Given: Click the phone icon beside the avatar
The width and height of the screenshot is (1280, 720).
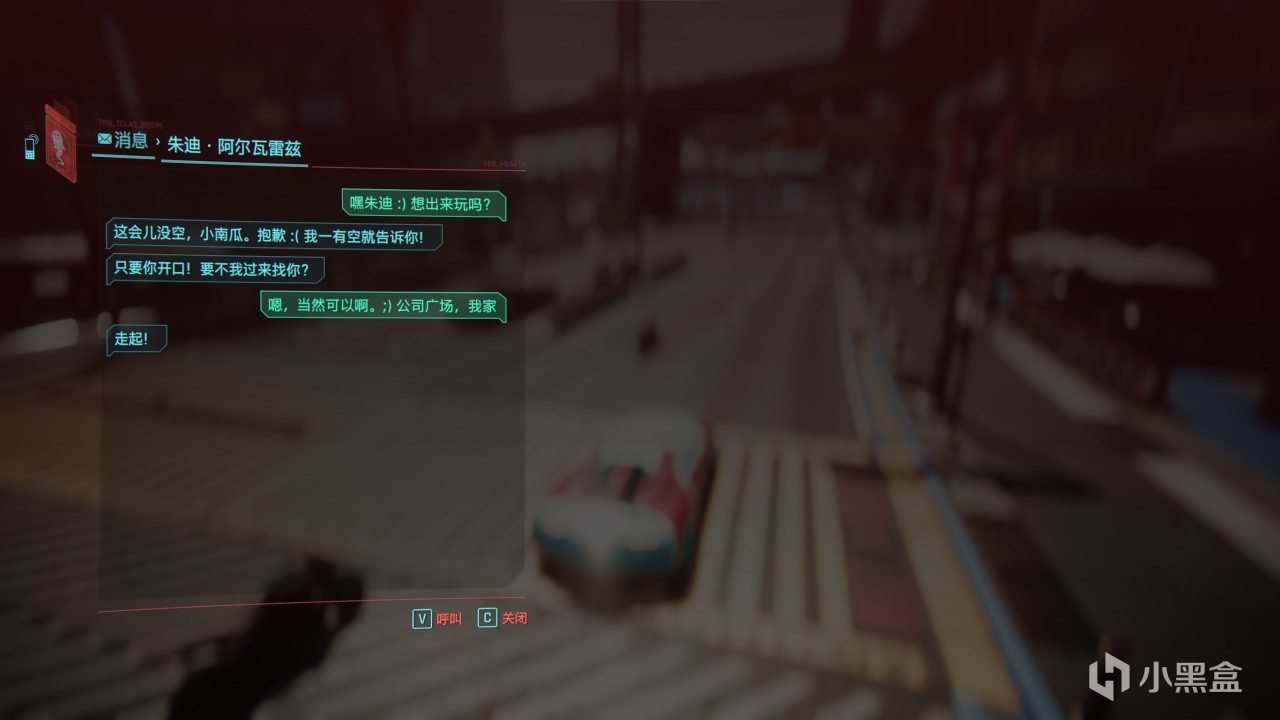Looking at the screenshot, I should point(30,147).
